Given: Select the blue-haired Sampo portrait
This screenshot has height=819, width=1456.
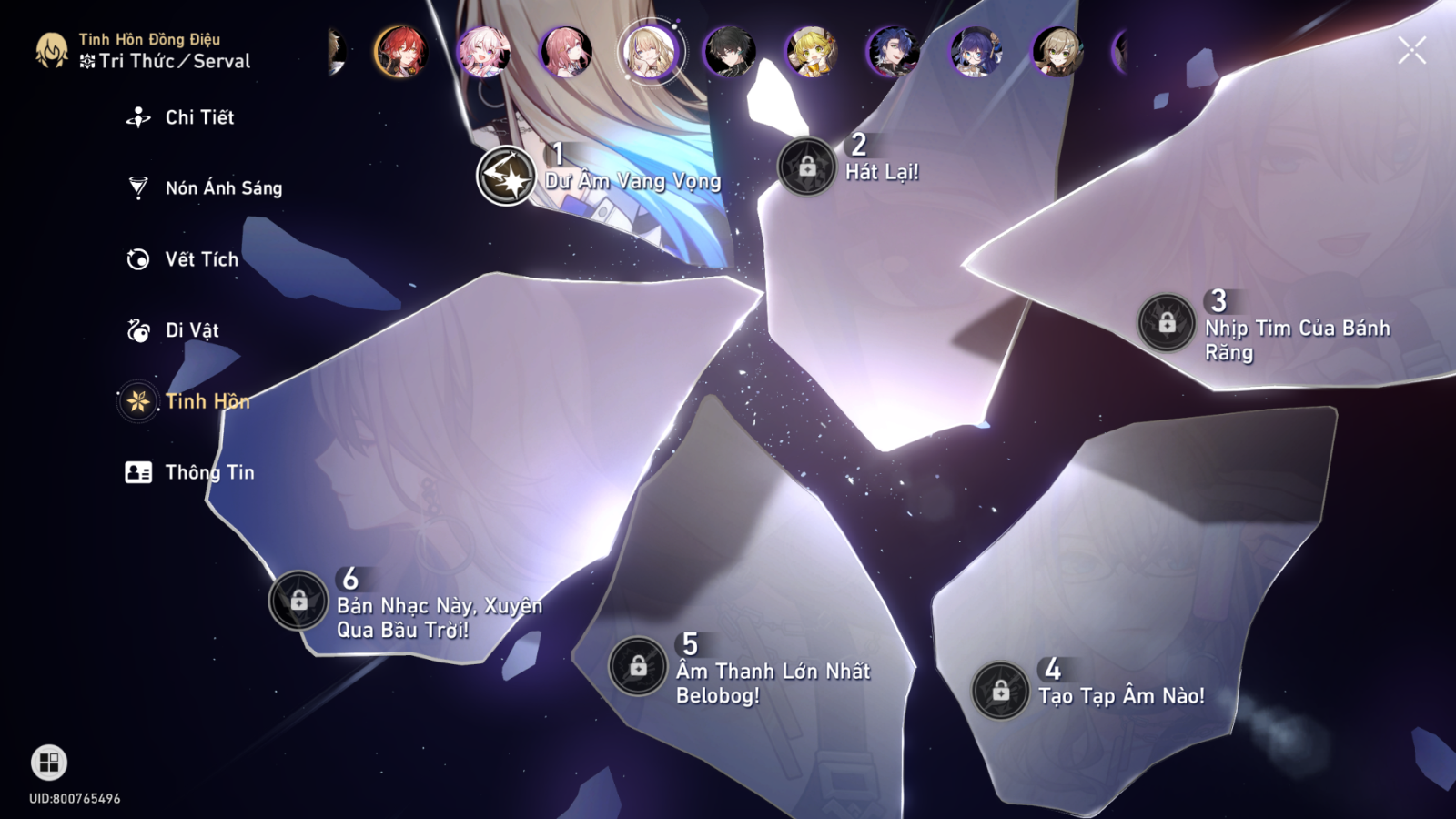Looking at the screenshot, I should point(894,51).
